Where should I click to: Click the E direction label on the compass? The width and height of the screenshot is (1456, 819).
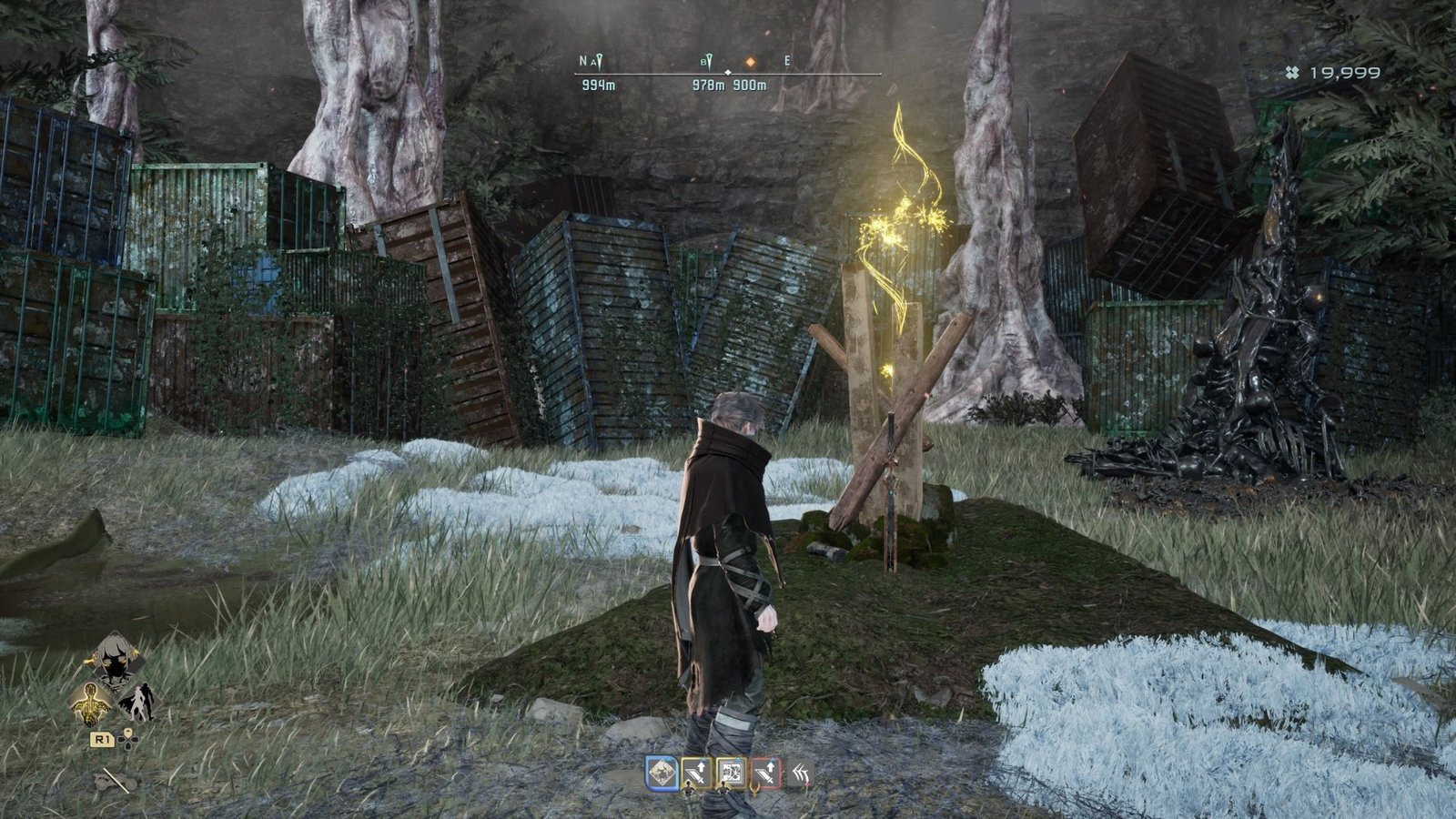[x=786, y=61]
